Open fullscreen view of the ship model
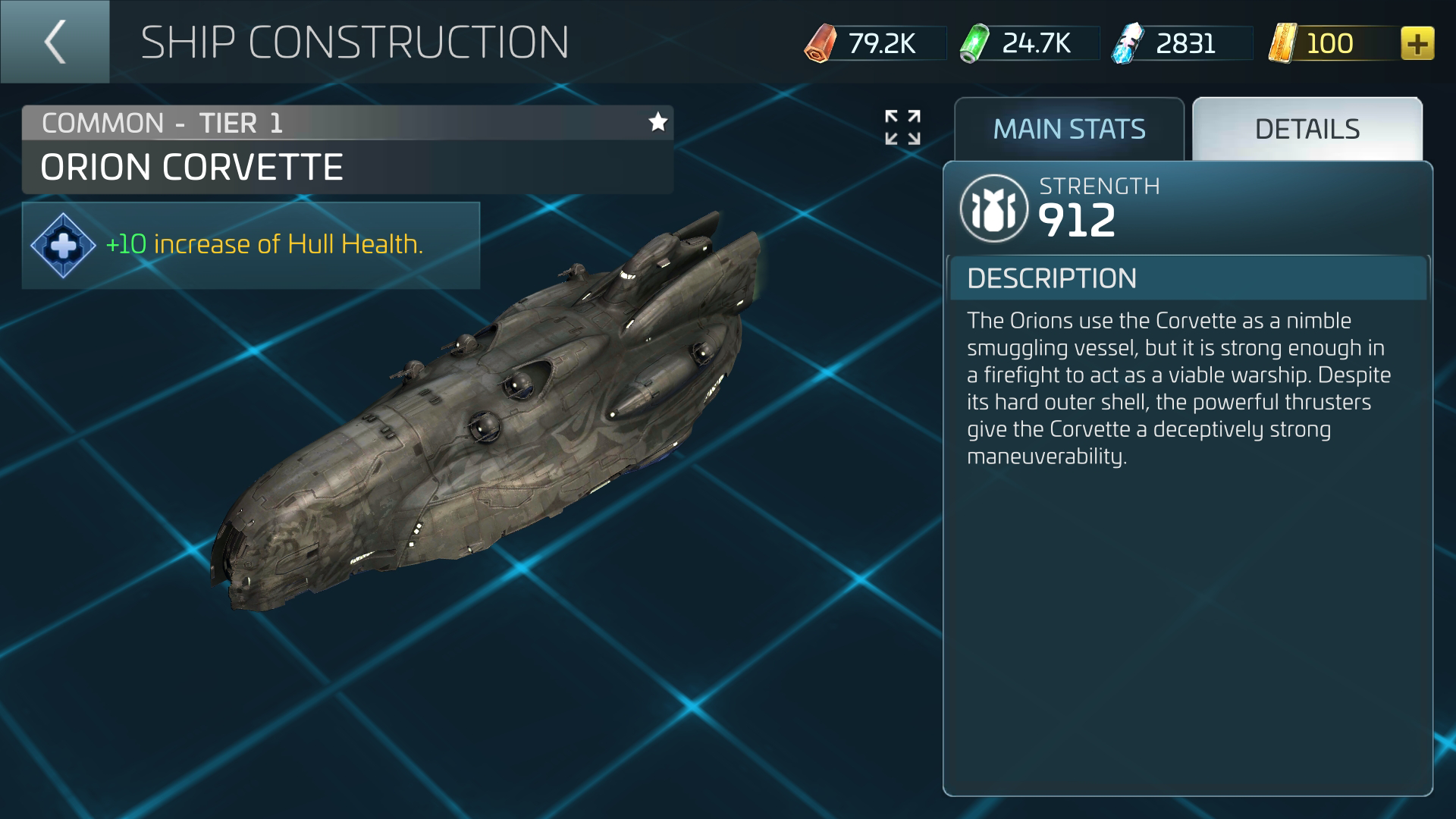Image resolution: width=1456 pixels, height=819 pixels. (x=904, y=128)
